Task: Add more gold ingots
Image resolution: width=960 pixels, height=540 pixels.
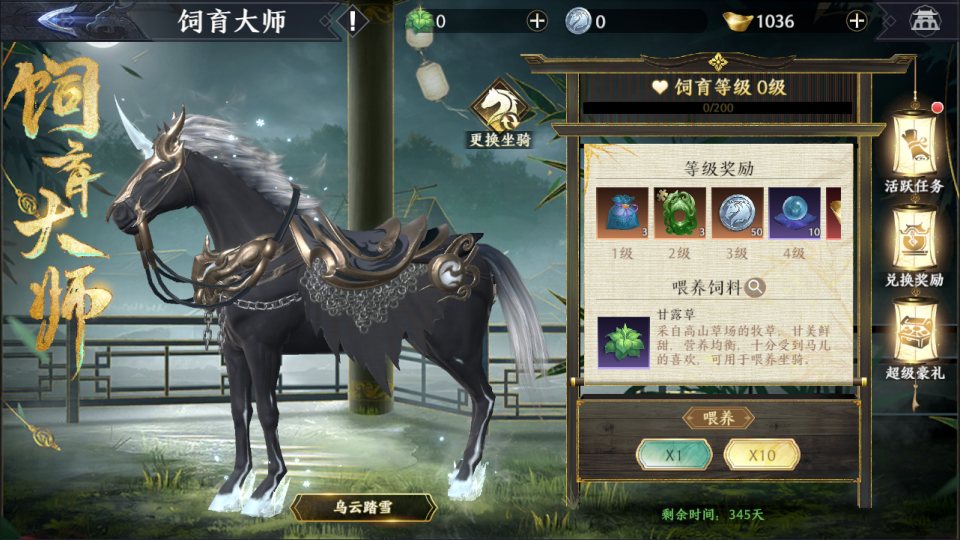Action: point(857,21)
